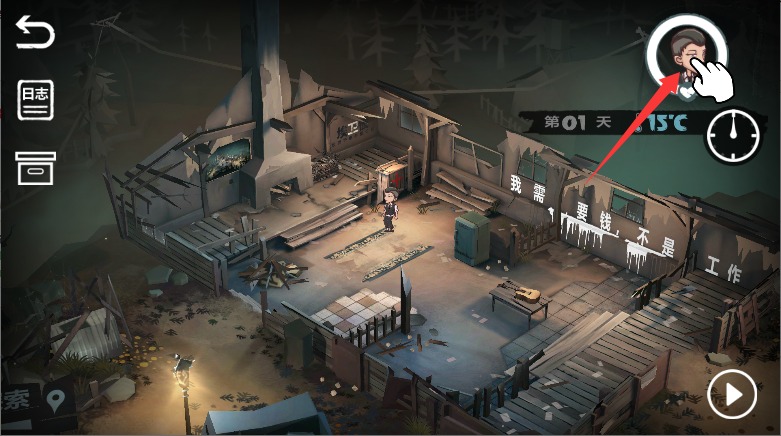
Task: Open the 日志 journal log
Action: tap(35, 101)
